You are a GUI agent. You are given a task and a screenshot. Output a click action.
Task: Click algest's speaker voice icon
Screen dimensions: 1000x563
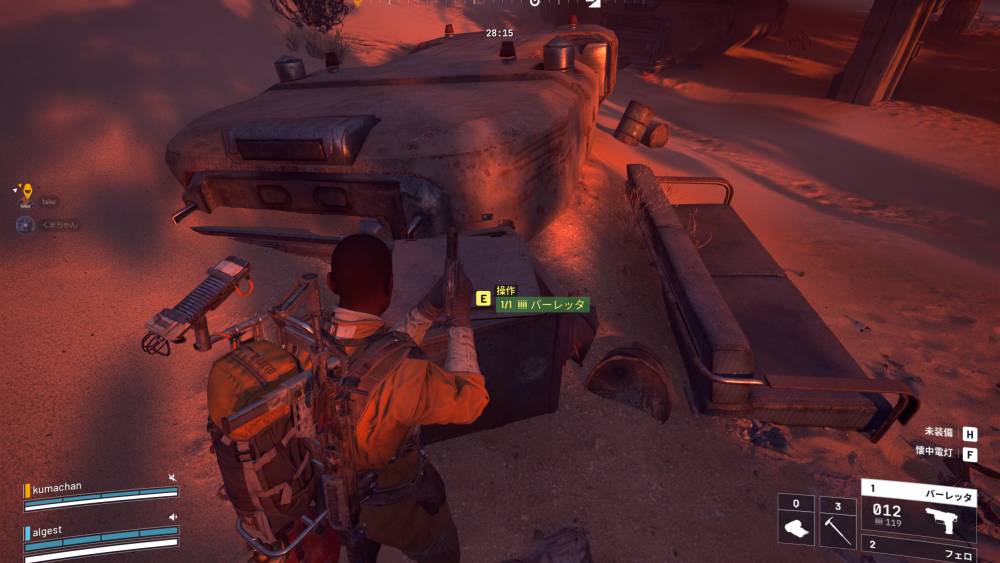[x=173, y=517]
